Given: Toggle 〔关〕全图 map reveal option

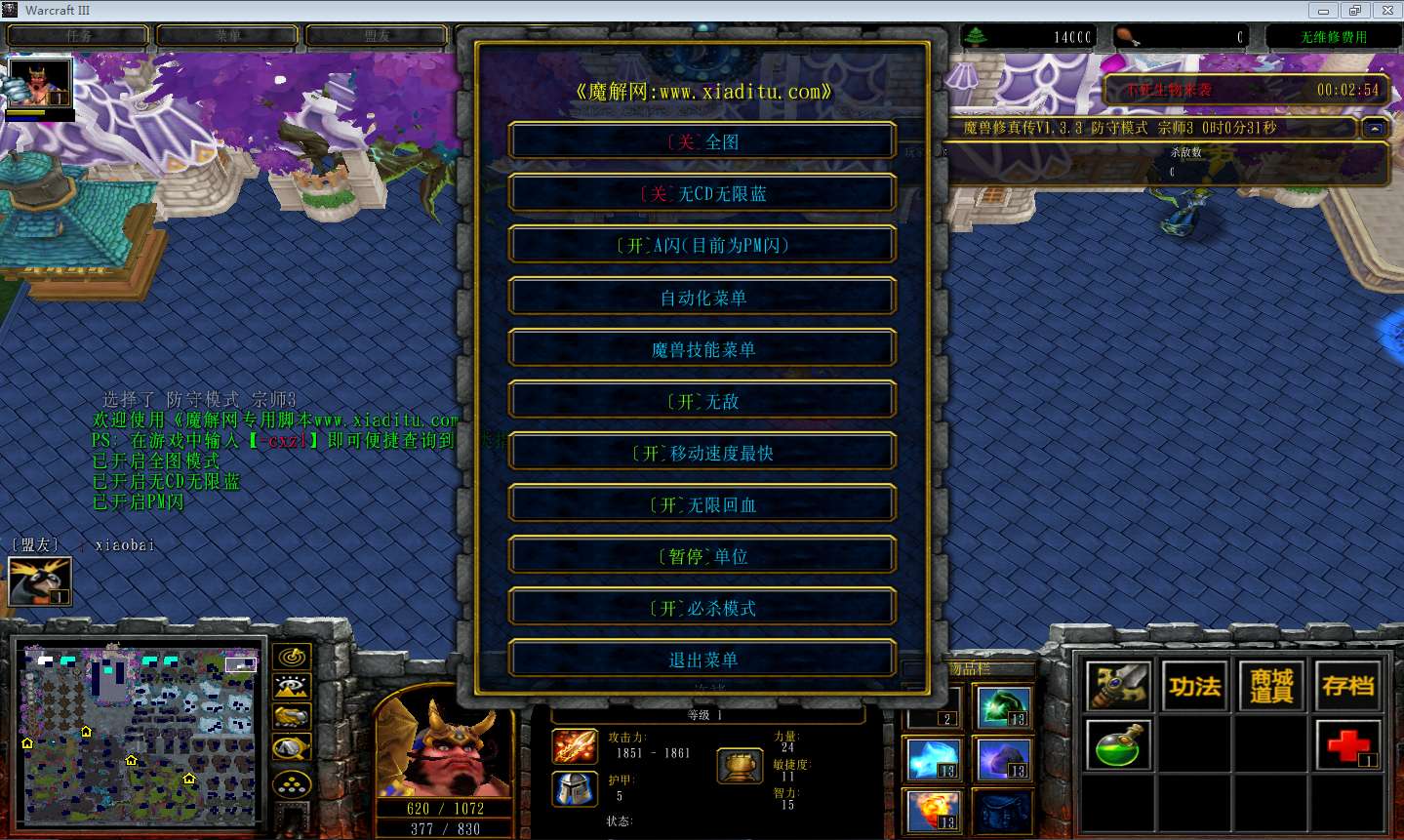Looking at the screenshot, I should (x=702, y=140).
